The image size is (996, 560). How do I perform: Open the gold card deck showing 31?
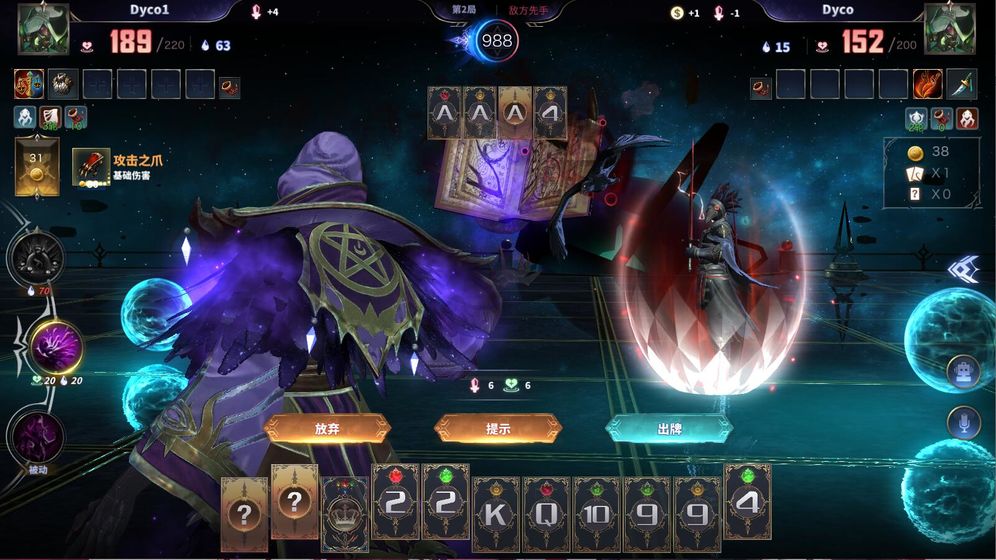pyautogui.click(x=37, y=166)
